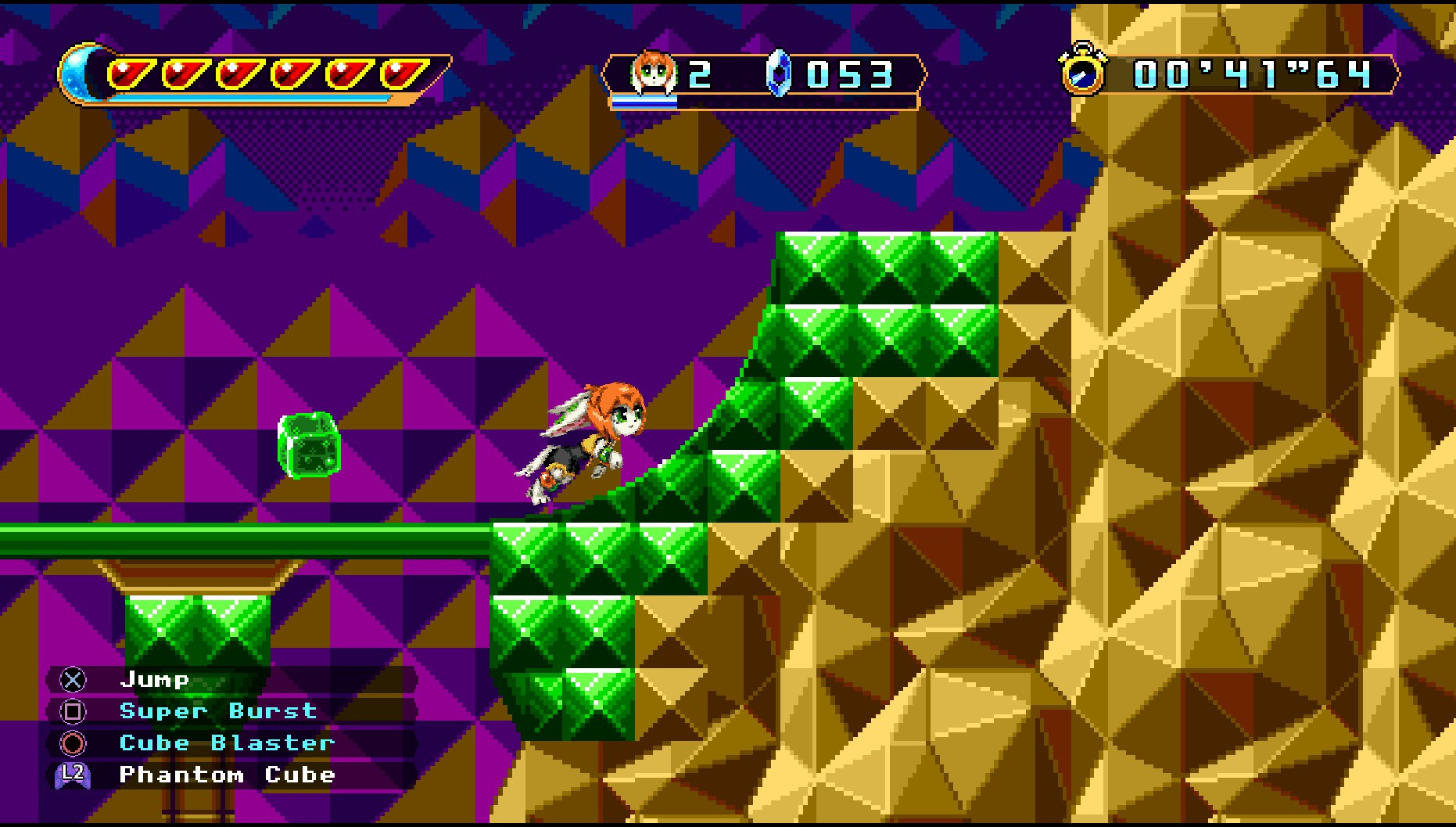Click the crystal count showing 053
1456x827 pixels.
(849, 76)
